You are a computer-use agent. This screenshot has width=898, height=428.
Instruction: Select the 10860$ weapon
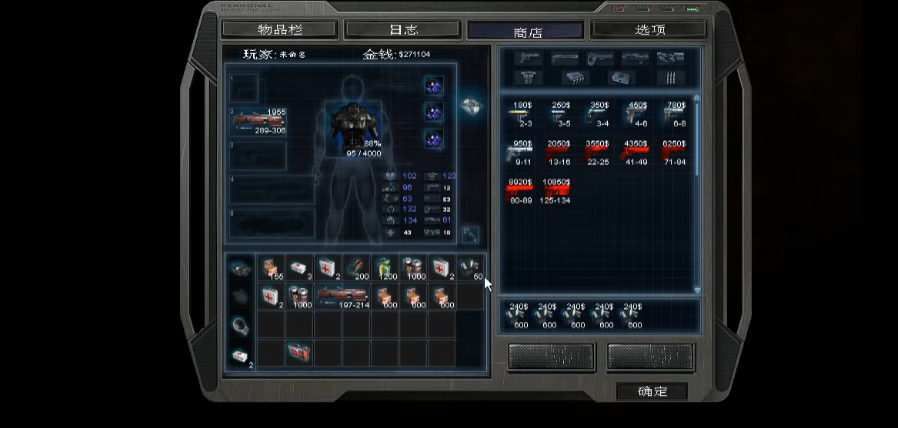click(556, 191)
